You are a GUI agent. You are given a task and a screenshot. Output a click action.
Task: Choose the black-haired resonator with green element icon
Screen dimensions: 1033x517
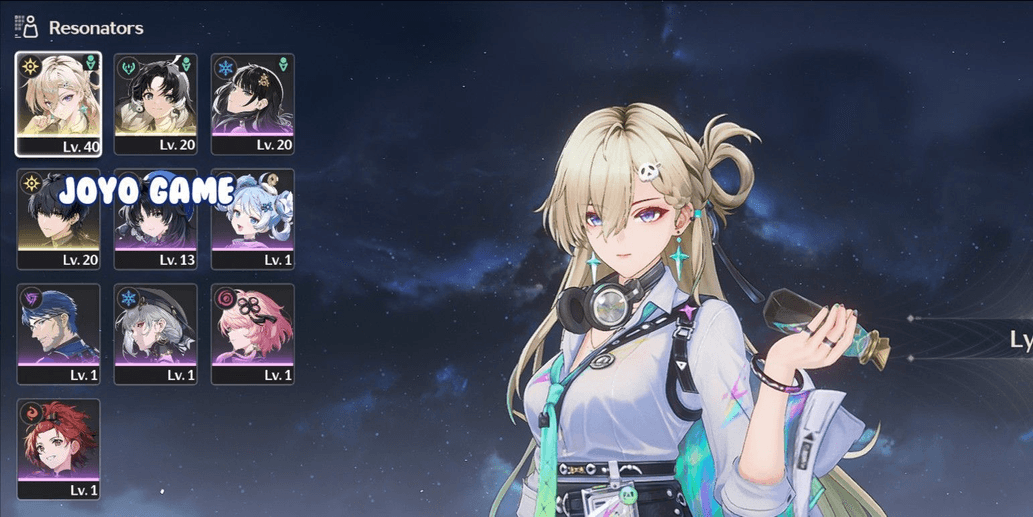click(x=155, y=104)
